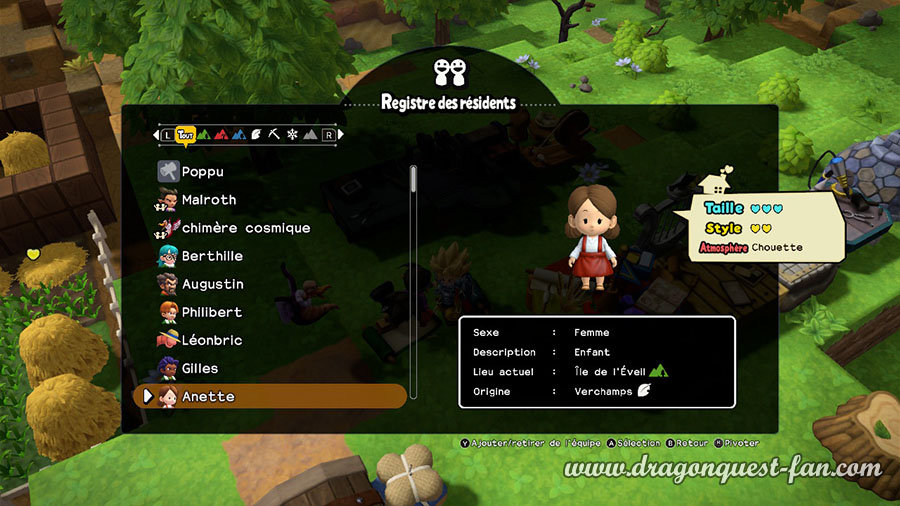Image resolution: width=900 pixels, height=506 pixels.
Task: Show residents from the leaf tab
Action: [255, 134]
